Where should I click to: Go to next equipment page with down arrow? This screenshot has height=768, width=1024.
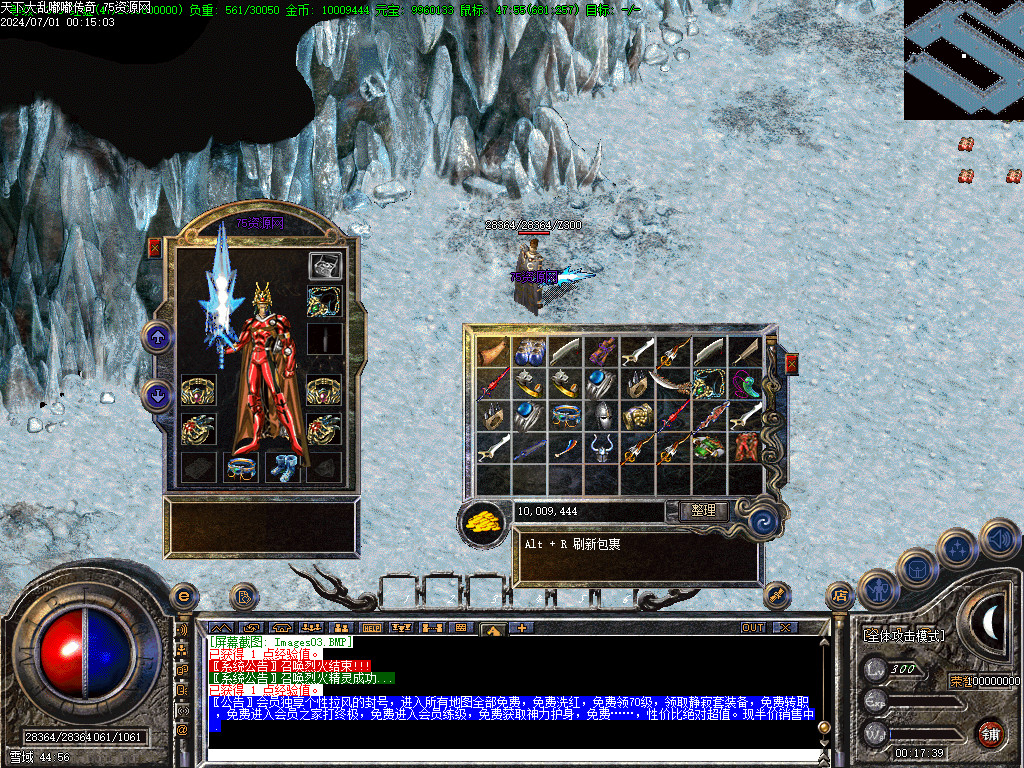point(157,395)
